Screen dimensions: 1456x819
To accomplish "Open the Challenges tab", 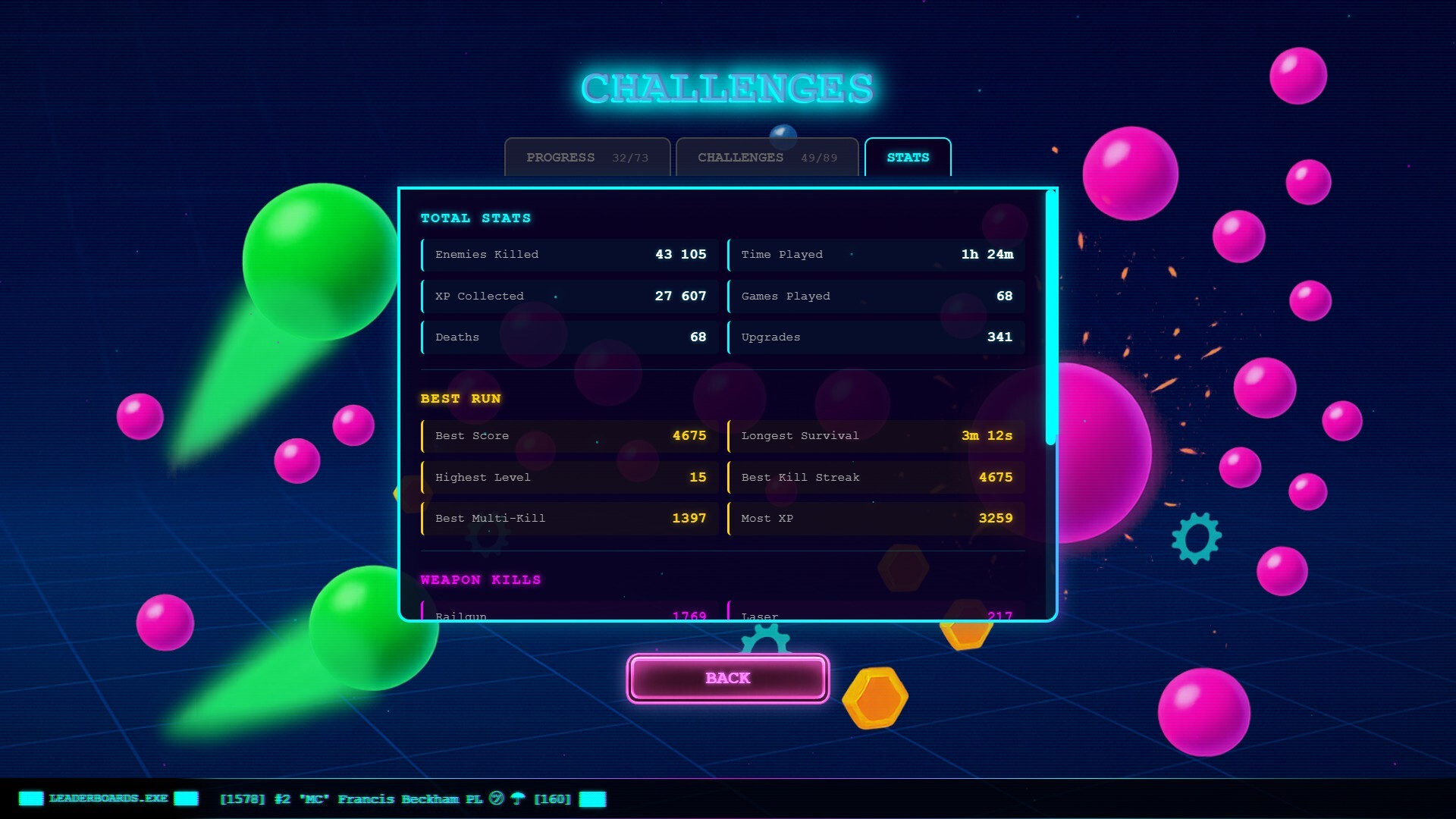I will point(766,157).
